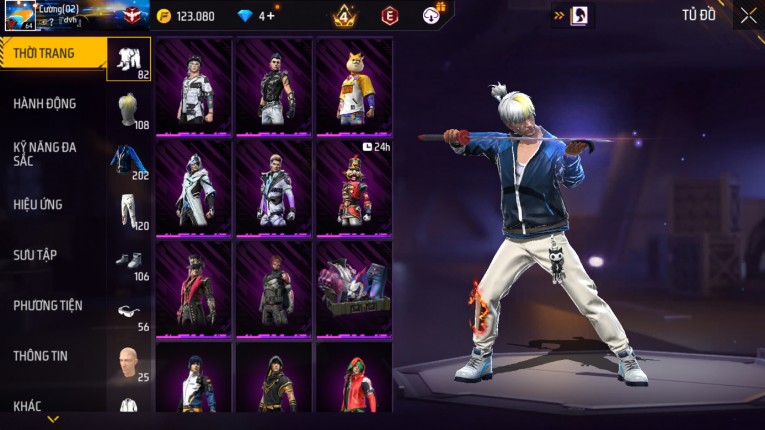Add diamonds with the plus button
Viewport: 765px width, 430px height.
click(271, 16)
